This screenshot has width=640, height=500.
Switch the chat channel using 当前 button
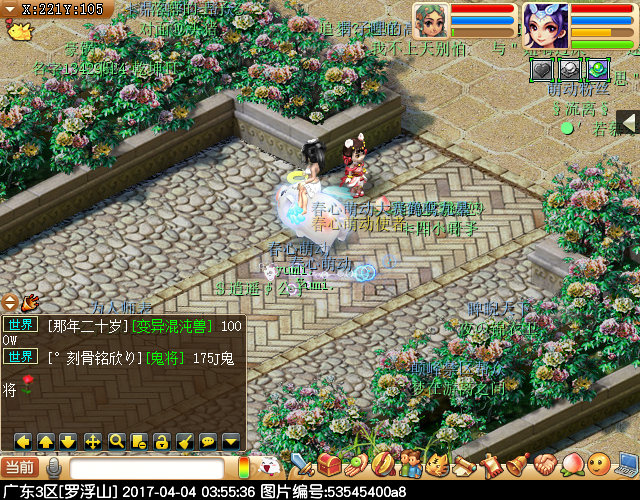pos(19,467)
